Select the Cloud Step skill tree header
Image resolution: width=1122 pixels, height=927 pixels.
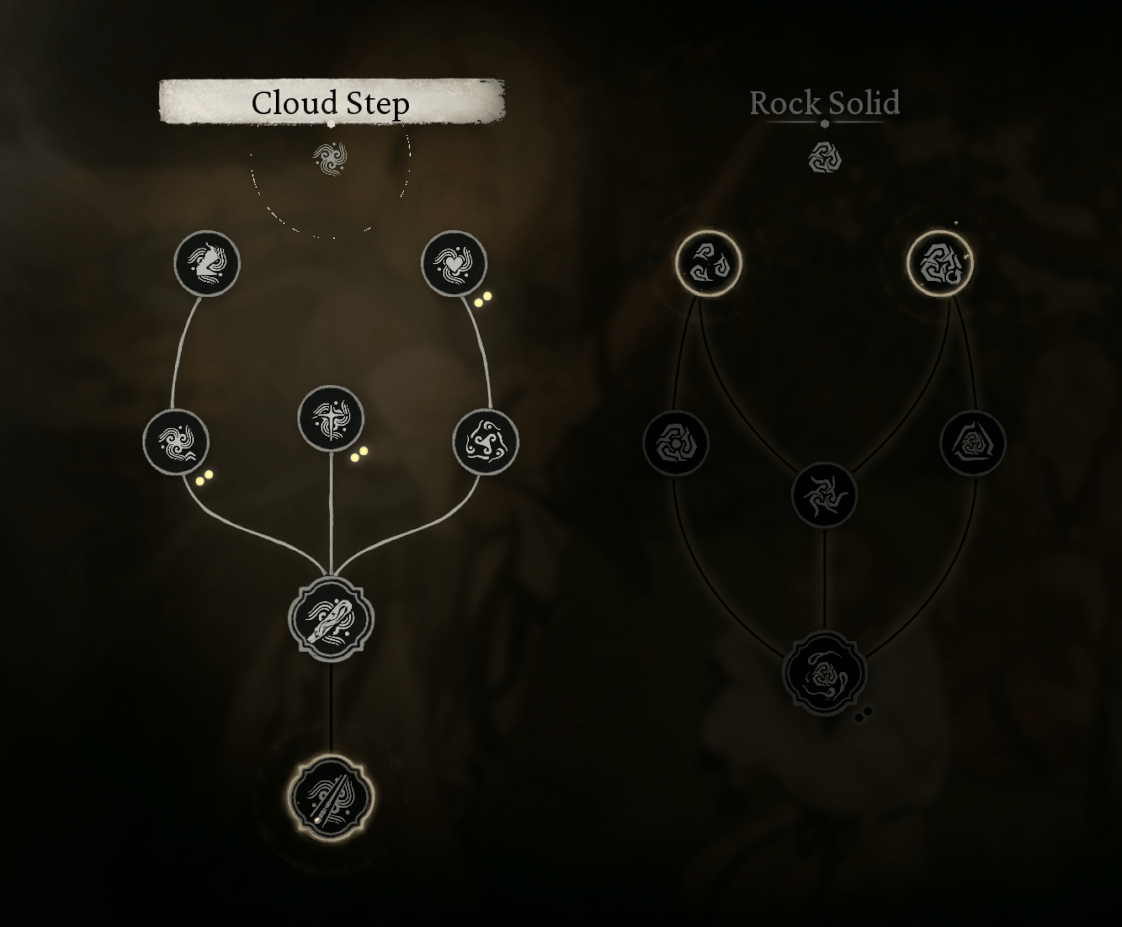tap(331, 102)
